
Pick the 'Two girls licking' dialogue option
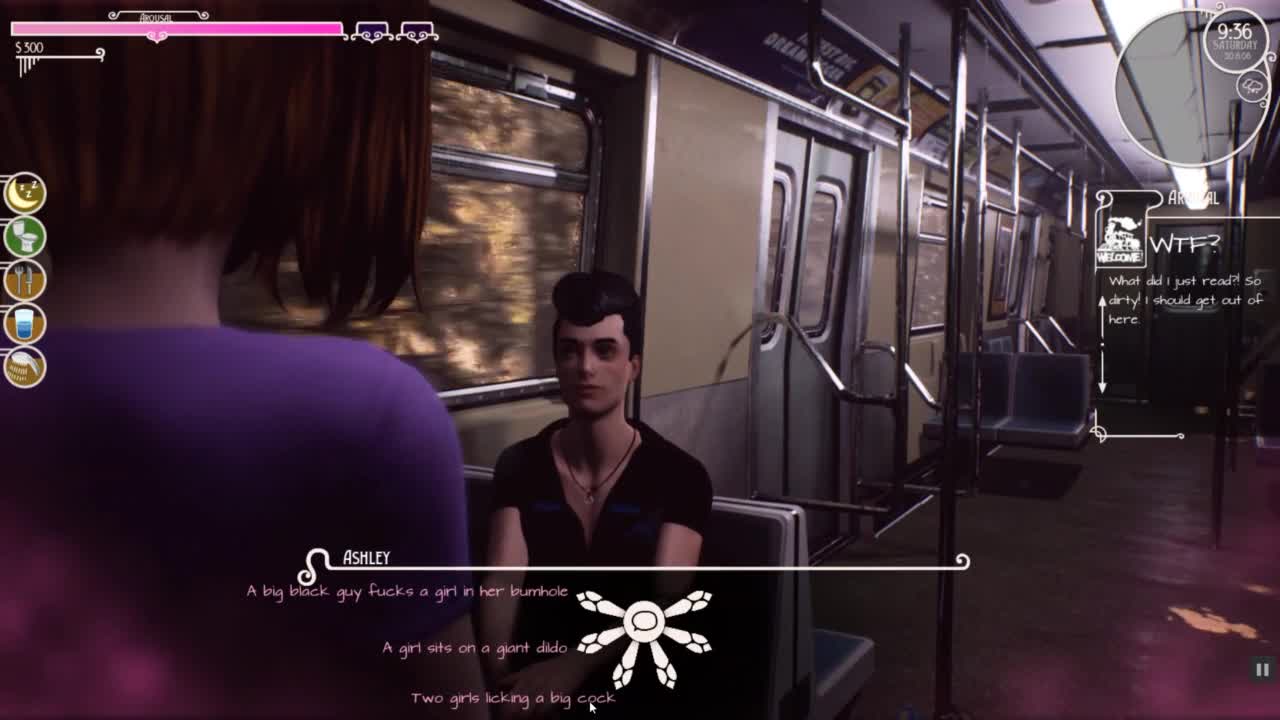point(512,698)
